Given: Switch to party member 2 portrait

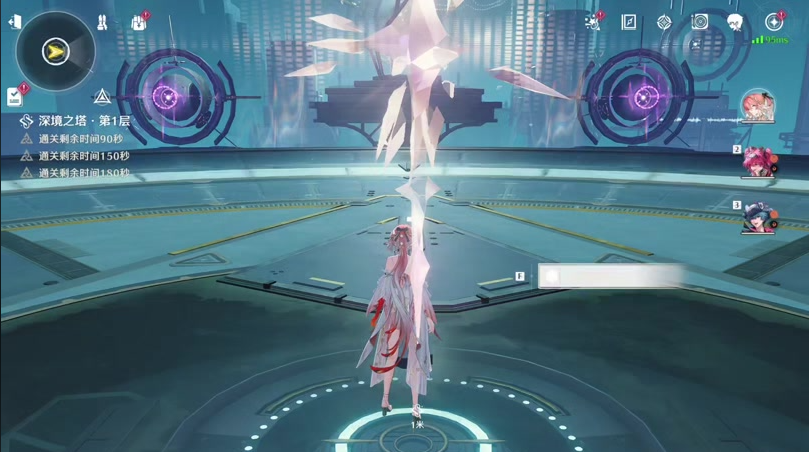Looking at the screenshot, I should click(x=759, y=162).
